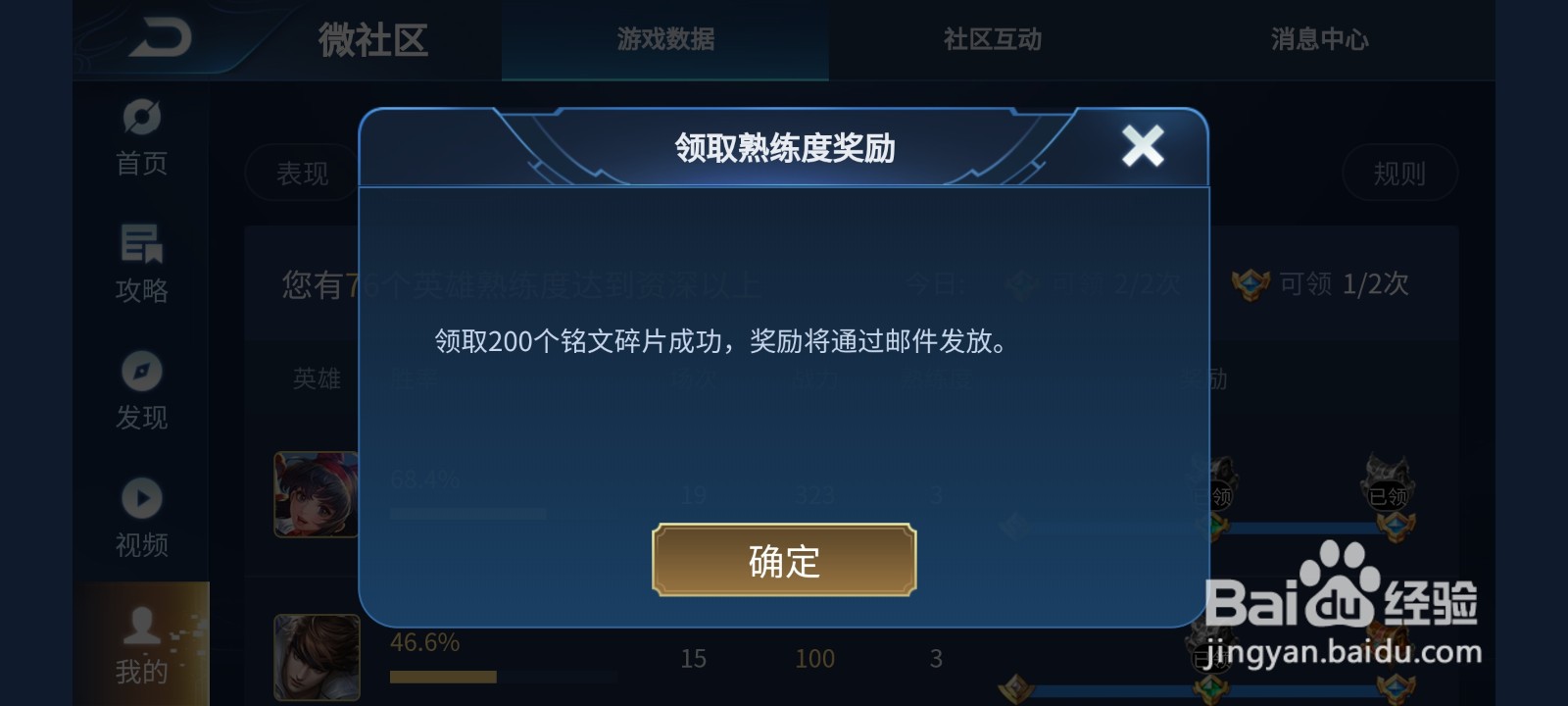1568x706 pixels.
Task: Click the 表现 performance button
Action: tap(300, 173)
